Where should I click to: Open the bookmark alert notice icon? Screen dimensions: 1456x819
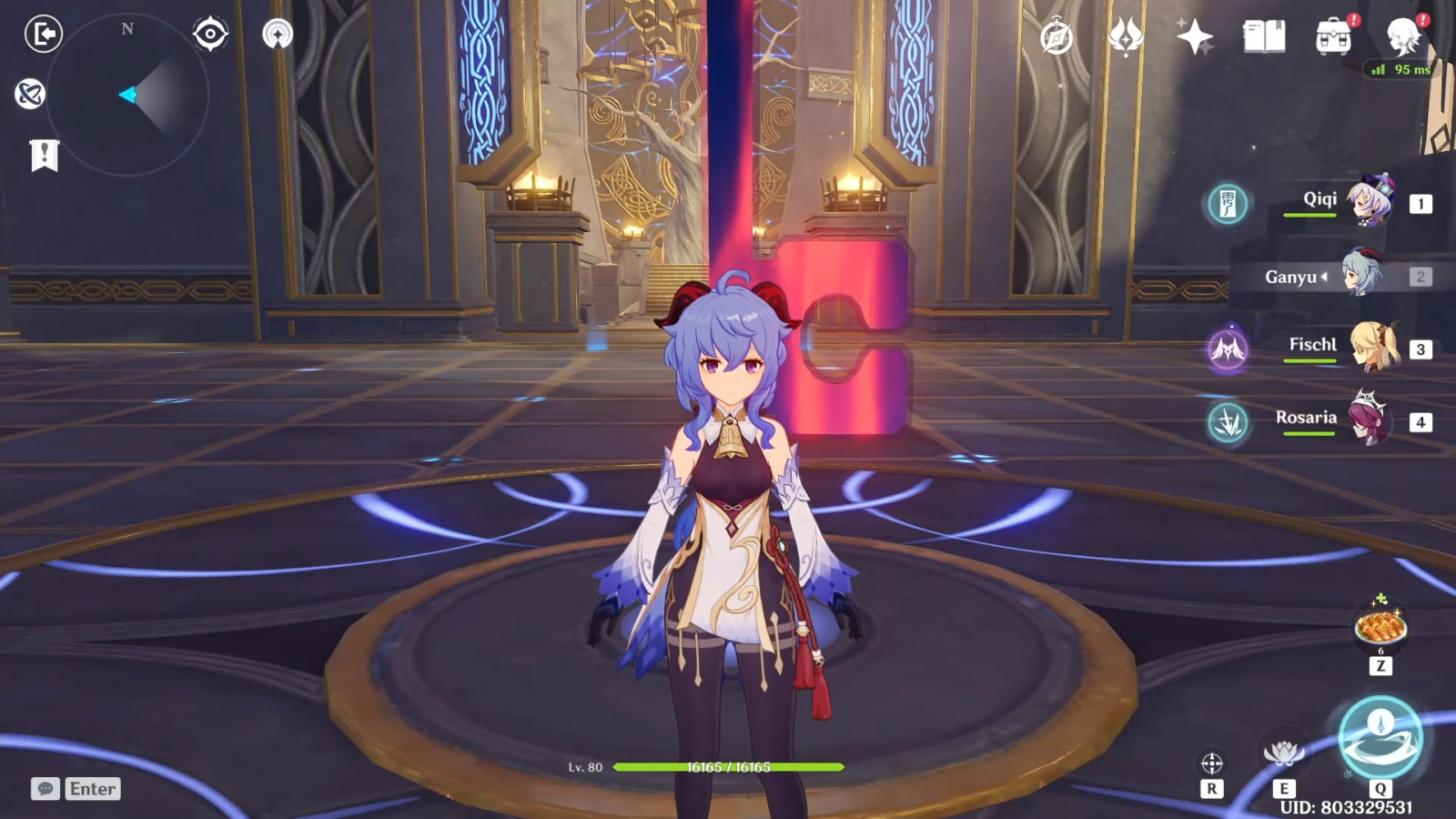pos(44,156)
